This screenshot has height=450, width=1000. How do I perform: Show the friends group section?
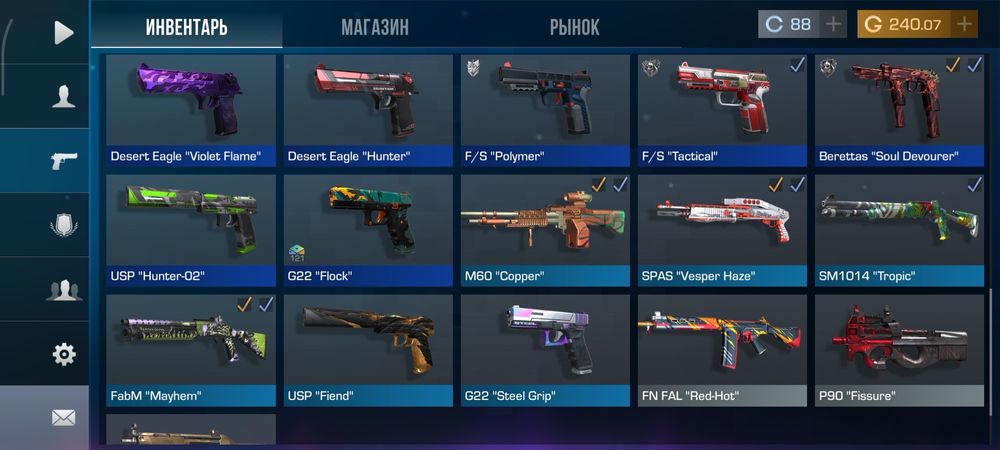[63, 290]
